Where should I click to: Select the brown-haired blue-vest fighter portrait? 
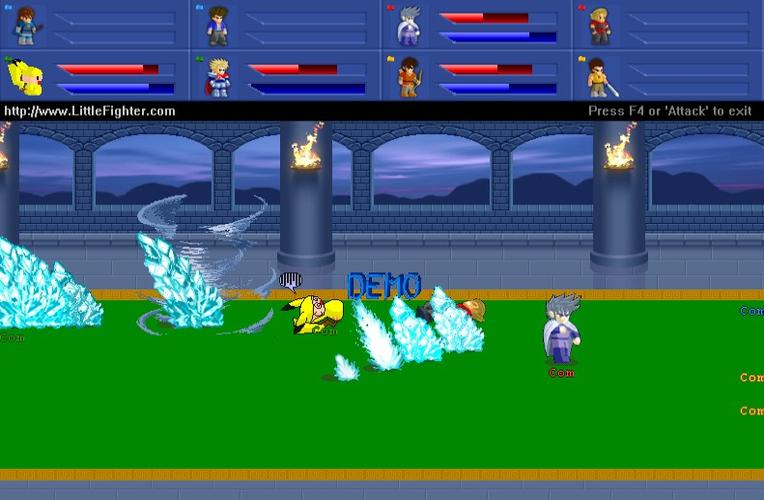pyautogui.click(x=25, y=25)
